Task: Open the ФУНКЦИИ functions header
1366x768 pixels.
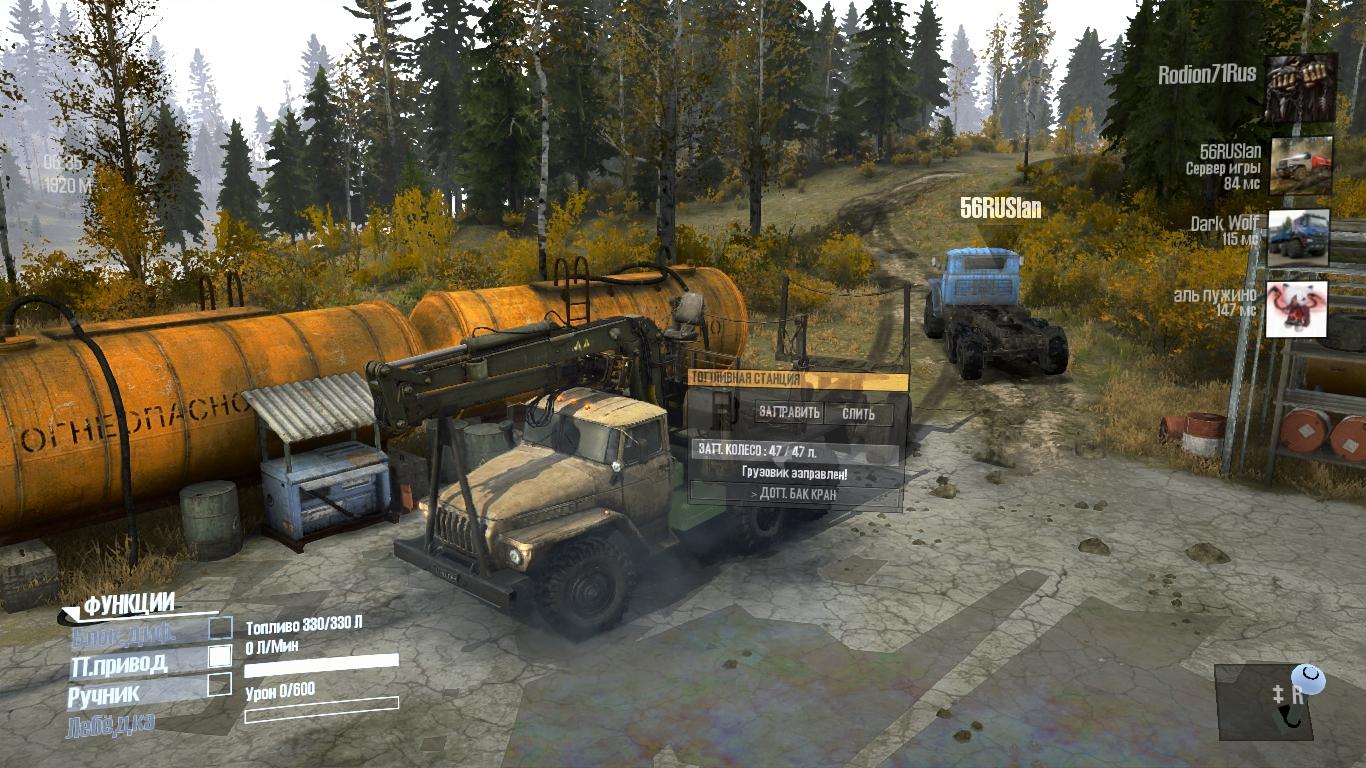Action: coord(129,604)
